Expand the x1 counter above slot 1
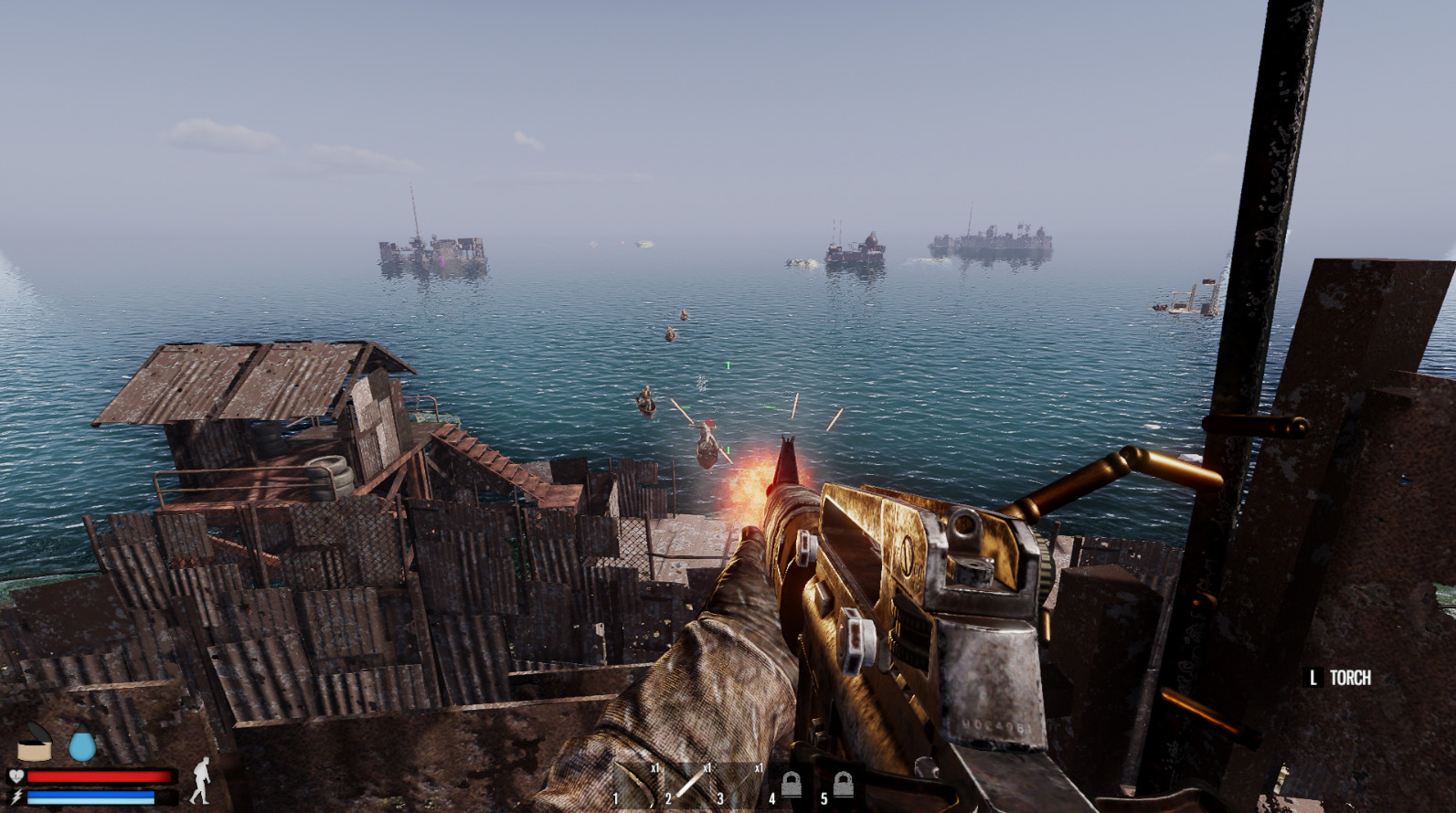This screenshot has width=1456, height=813. [x=656, y=768]
